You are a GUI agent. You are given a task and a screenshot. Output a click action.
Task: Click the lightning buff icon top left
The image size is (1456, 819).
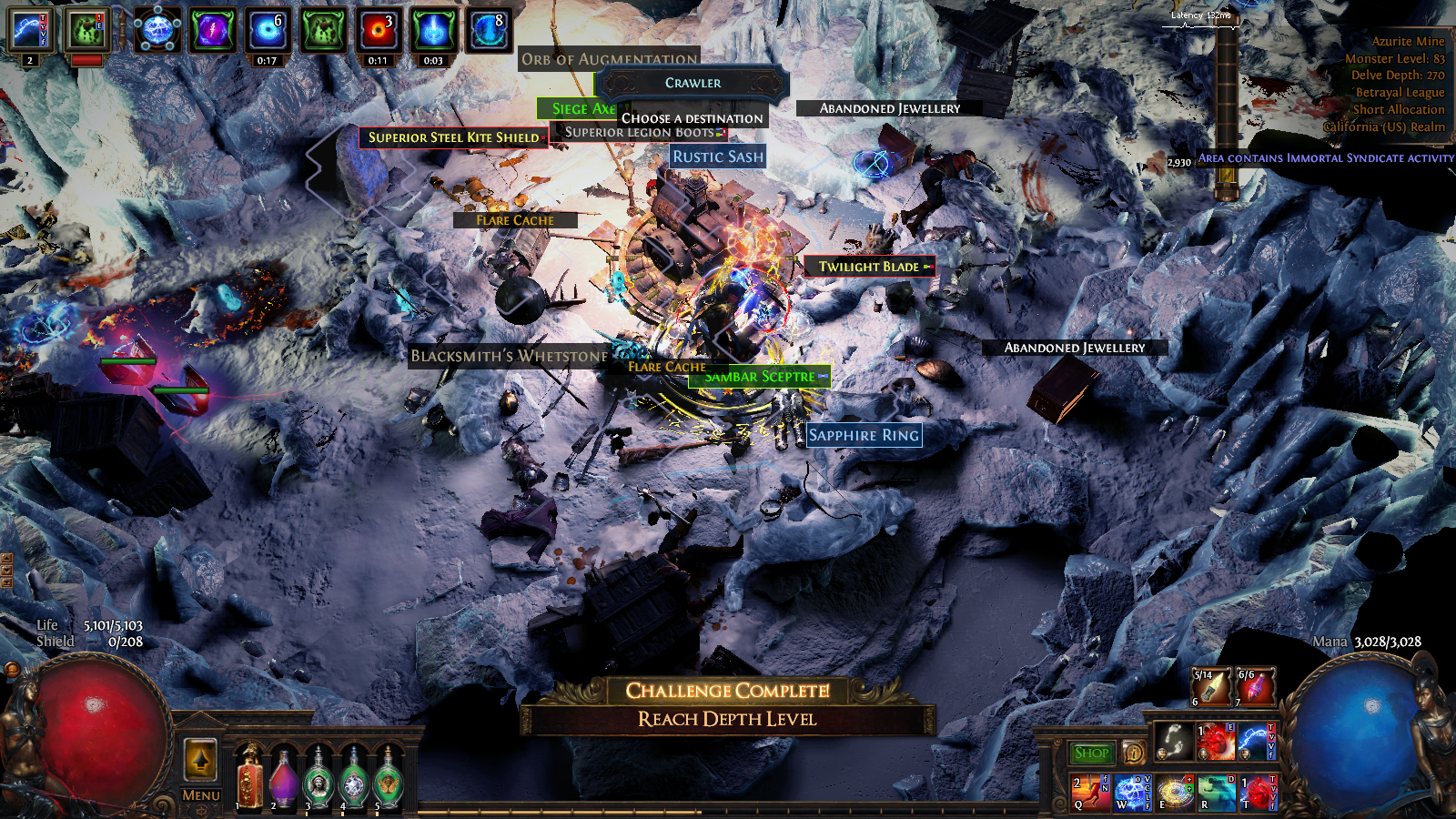pyautogui.click(x=29, y=27)
